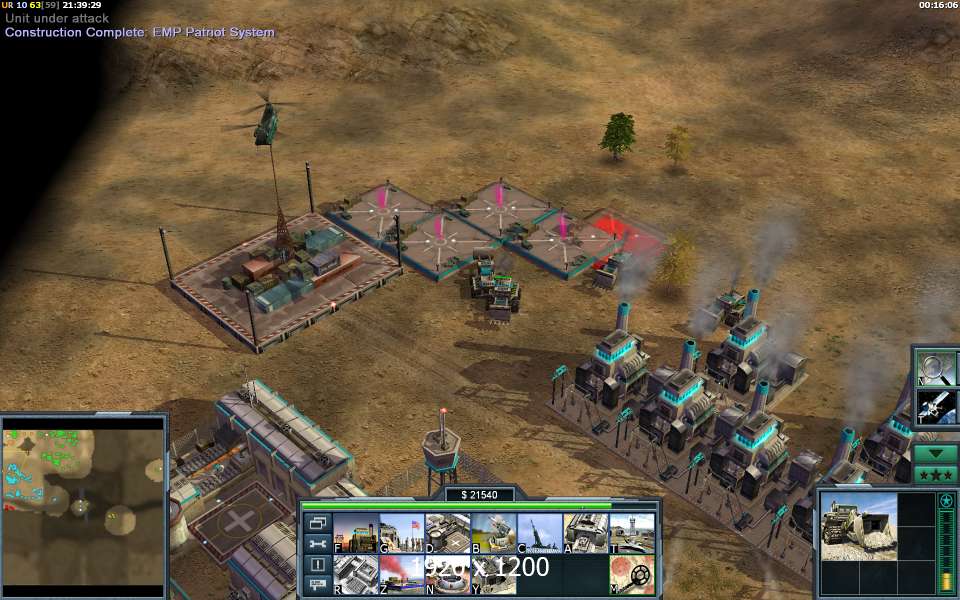Open the three-star generals powers button
This screenshot has width=960, height=600.
(x=935, y=474)
